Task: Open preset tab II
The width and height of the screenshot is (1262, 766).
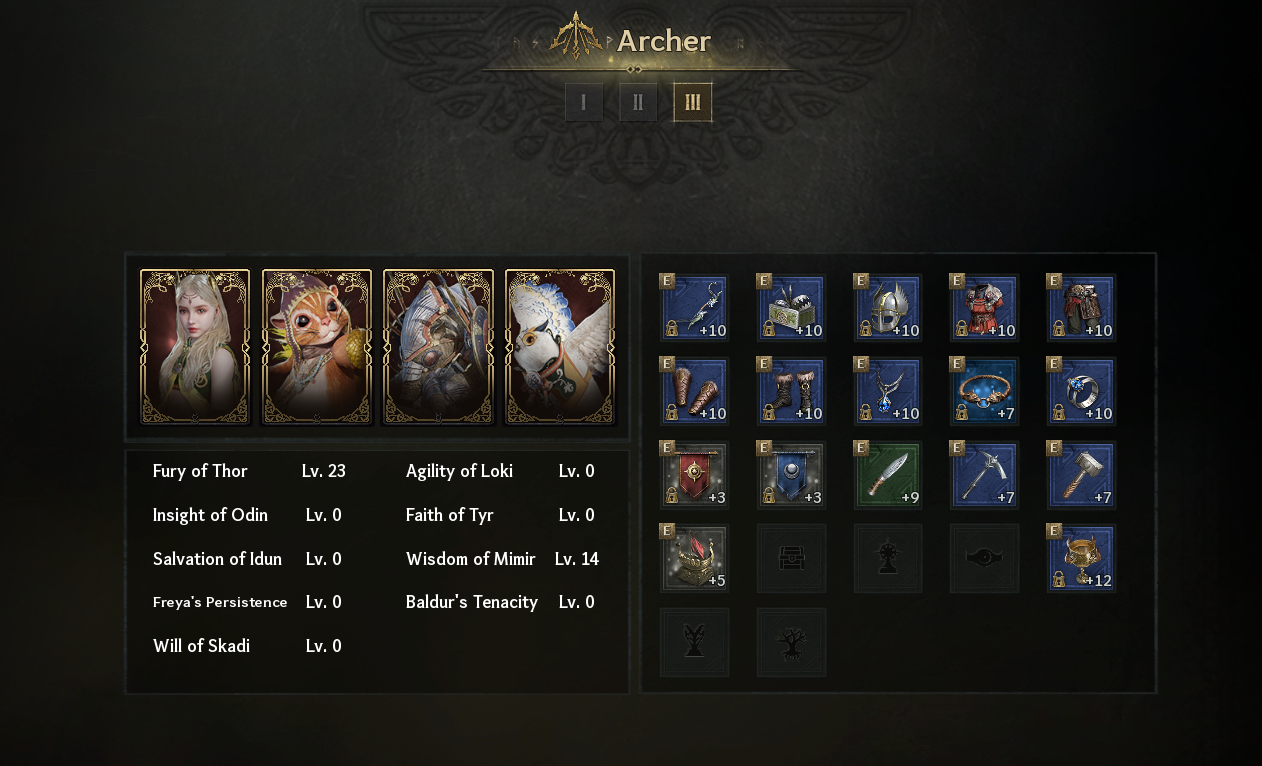Action: pos(638,102)
